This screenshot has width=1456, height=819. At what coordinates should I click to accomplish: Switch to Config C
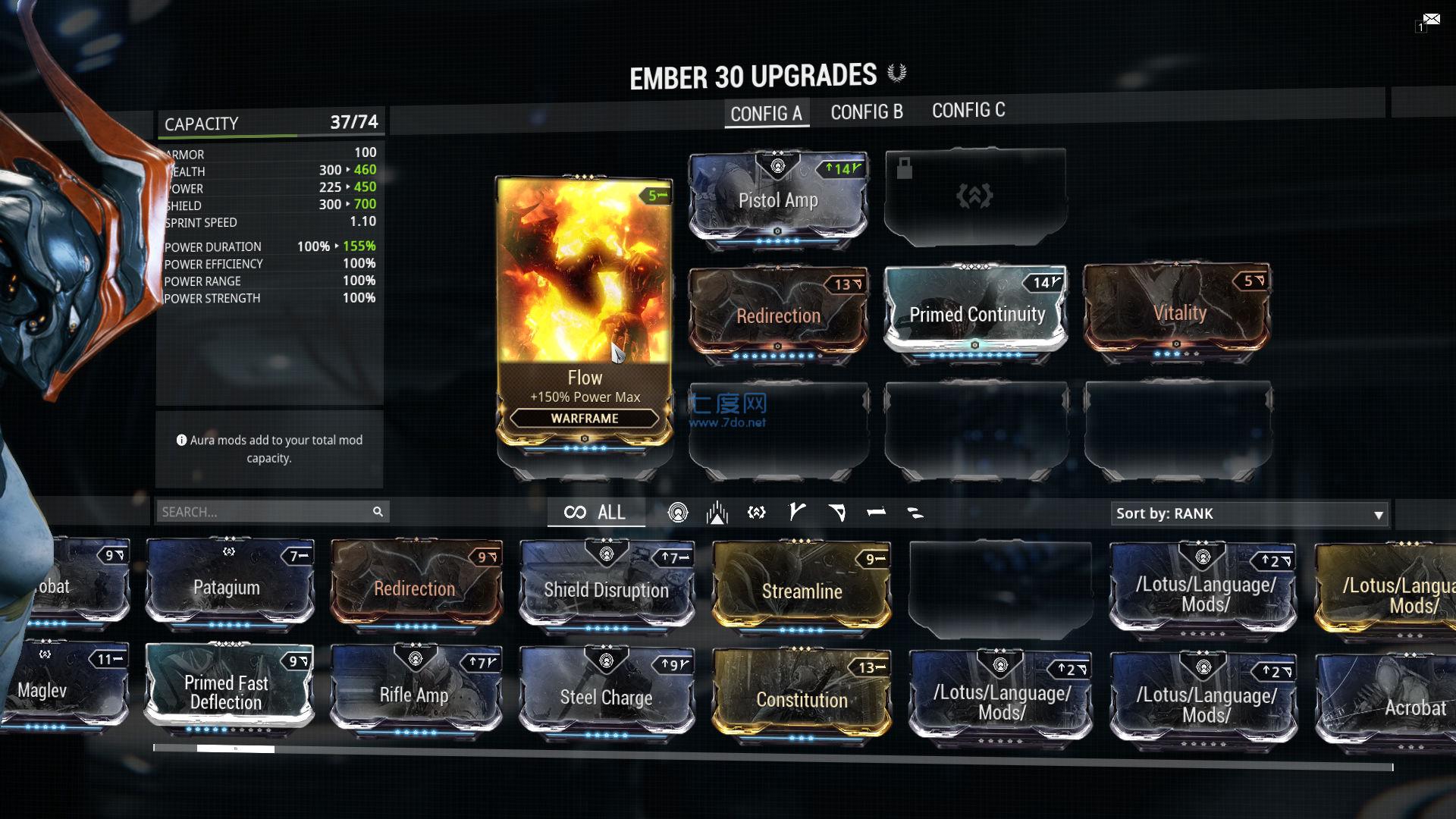tap(968, 111)
